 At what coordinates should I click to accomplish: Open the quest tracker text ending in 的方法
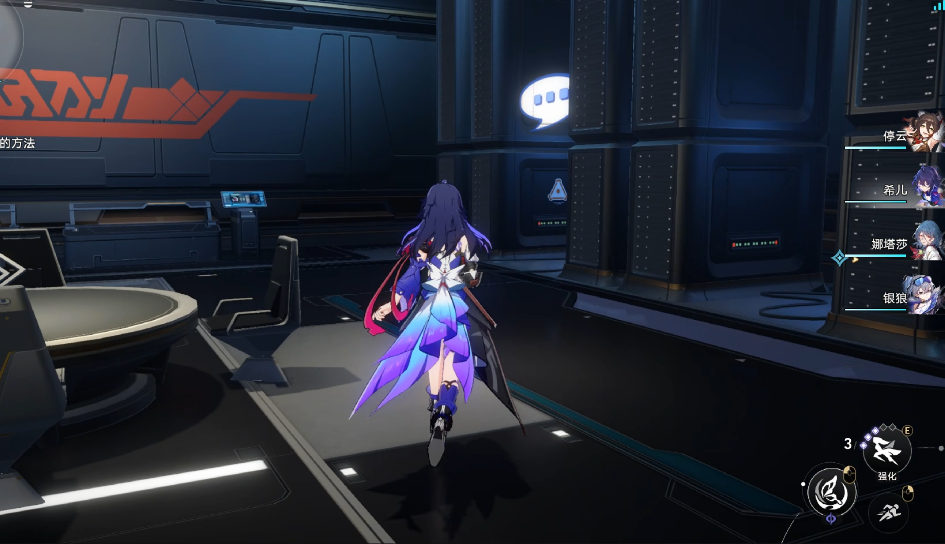[18, 144]
